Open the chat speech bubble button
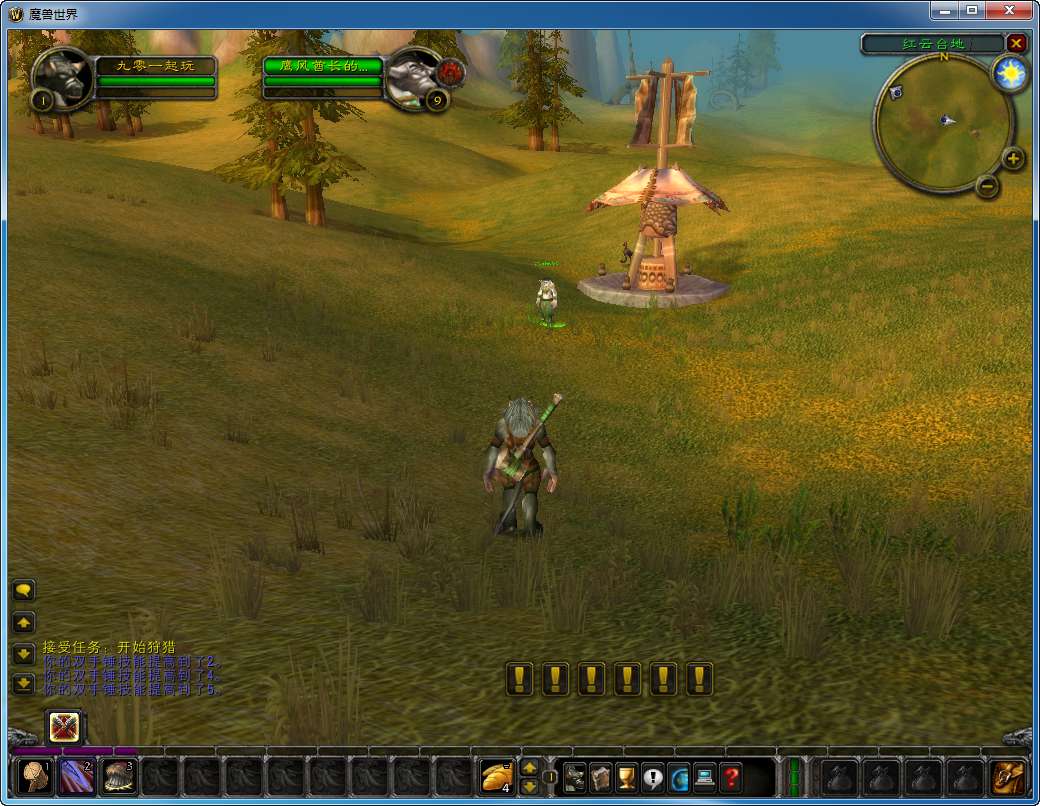Image resolution: width=1040 pixels, height=806 pixels. coord(24,590)
